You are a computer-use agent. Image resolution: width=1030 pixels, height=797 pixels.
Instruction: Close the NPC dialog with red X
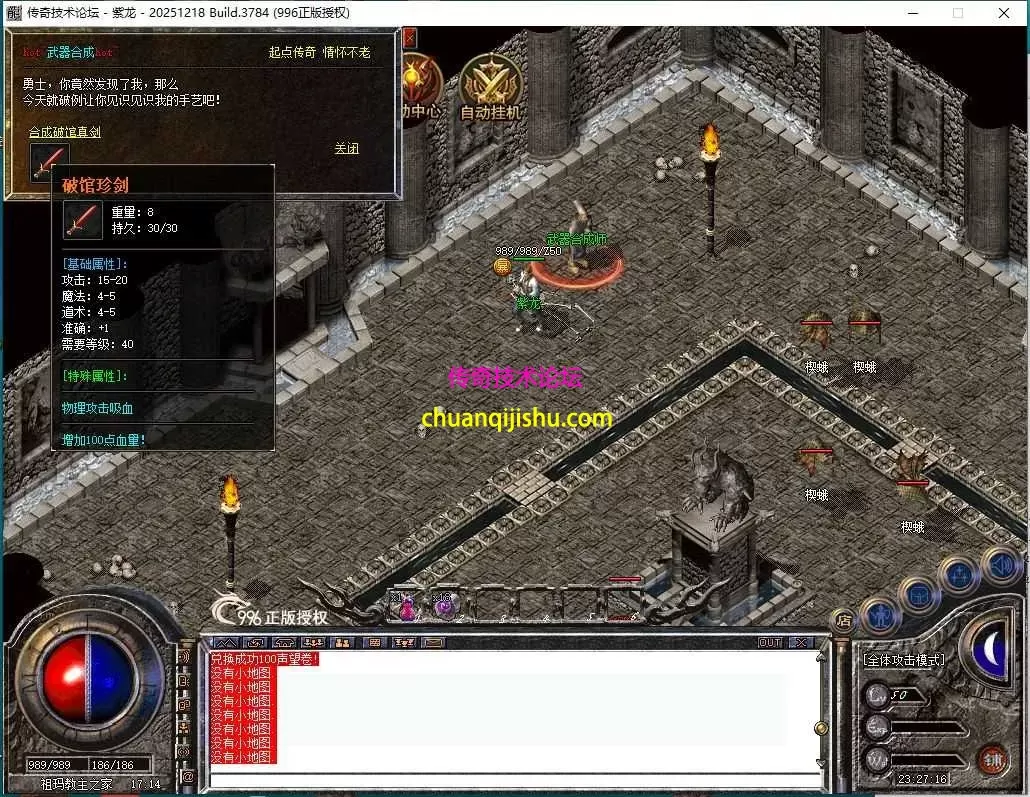[x=409, y=38]
